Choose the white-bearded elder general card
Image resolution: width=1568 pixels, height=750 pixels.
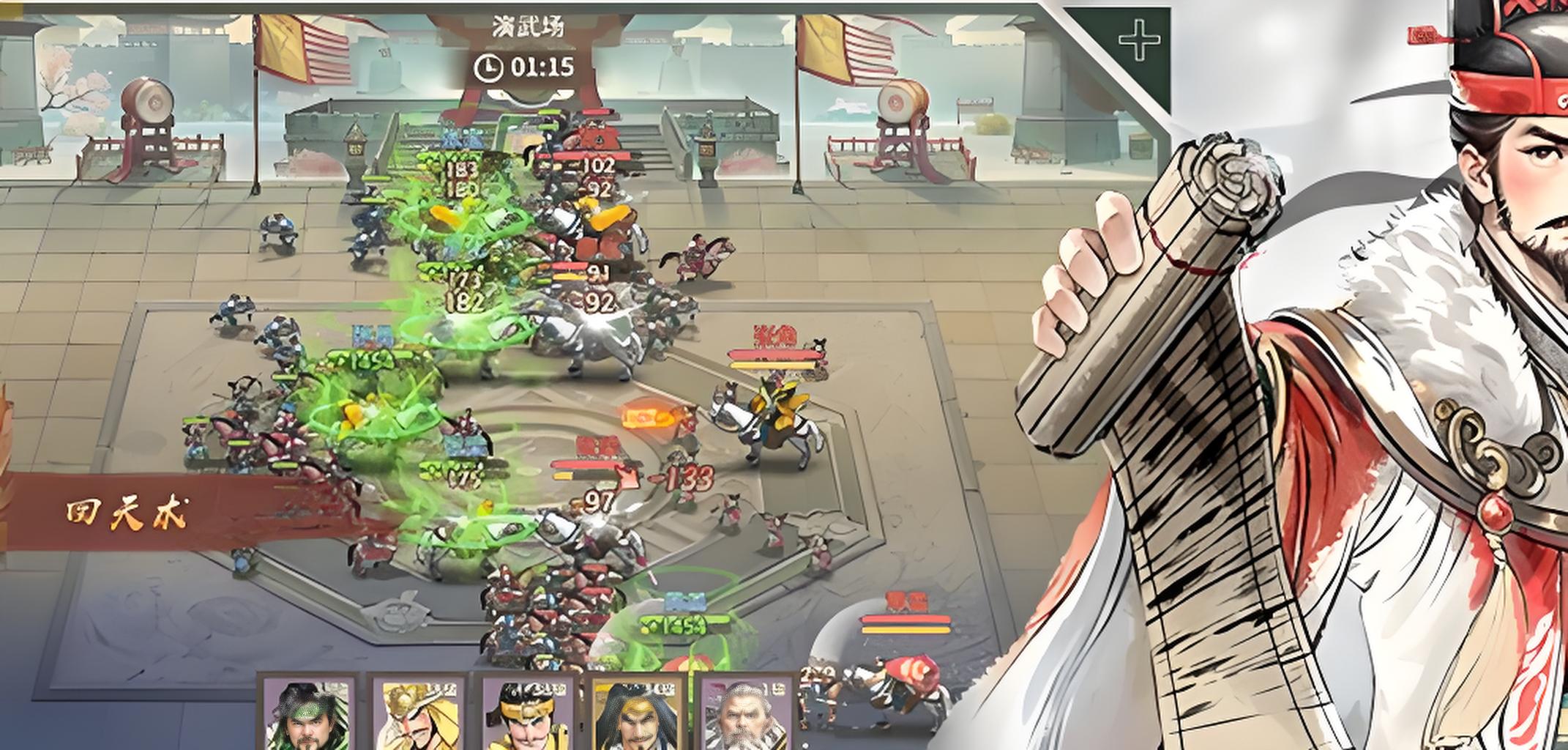click(747, 714)
